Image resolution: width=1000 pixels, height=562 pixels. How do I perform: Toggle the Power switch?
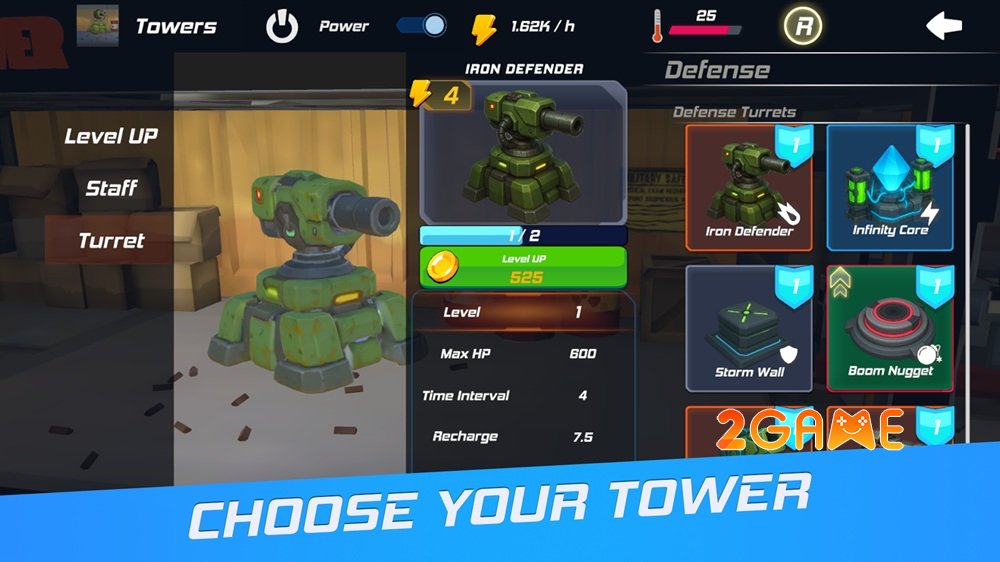(421, 25)
